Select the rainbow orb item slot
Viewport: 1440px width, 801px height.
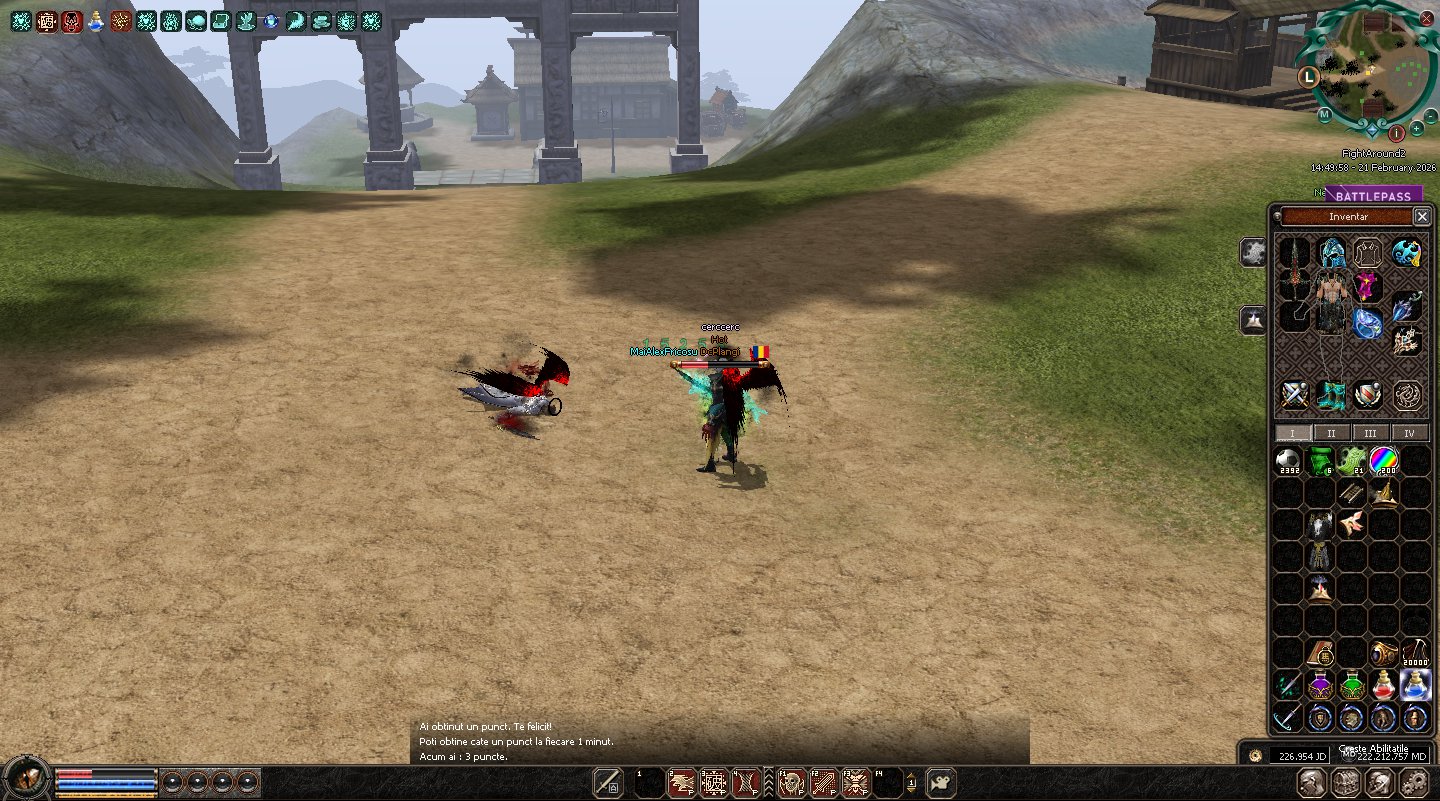[1383, 461]
